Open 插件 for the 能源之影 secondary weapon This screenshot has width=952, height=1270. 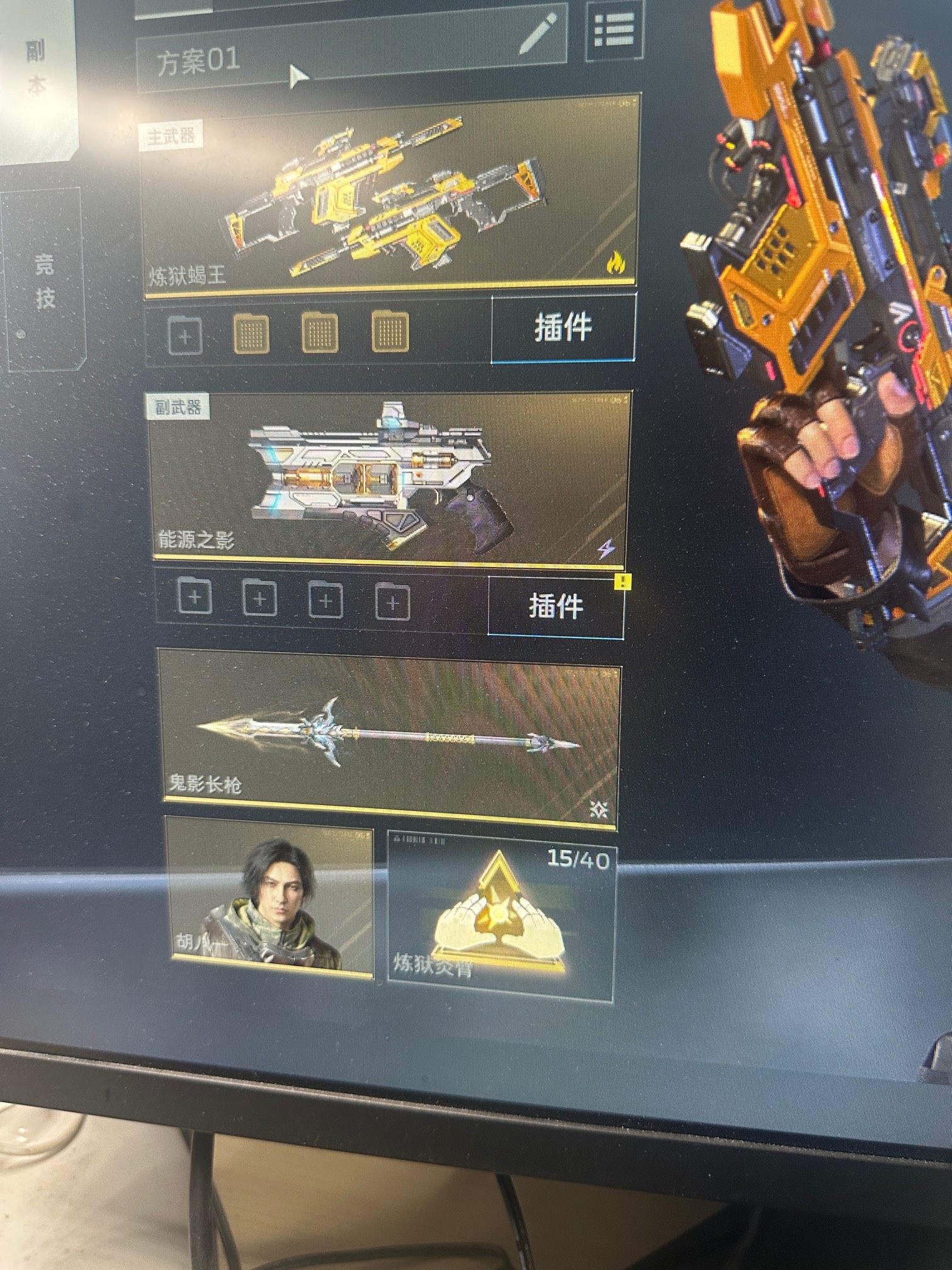[x=555, y=606]
